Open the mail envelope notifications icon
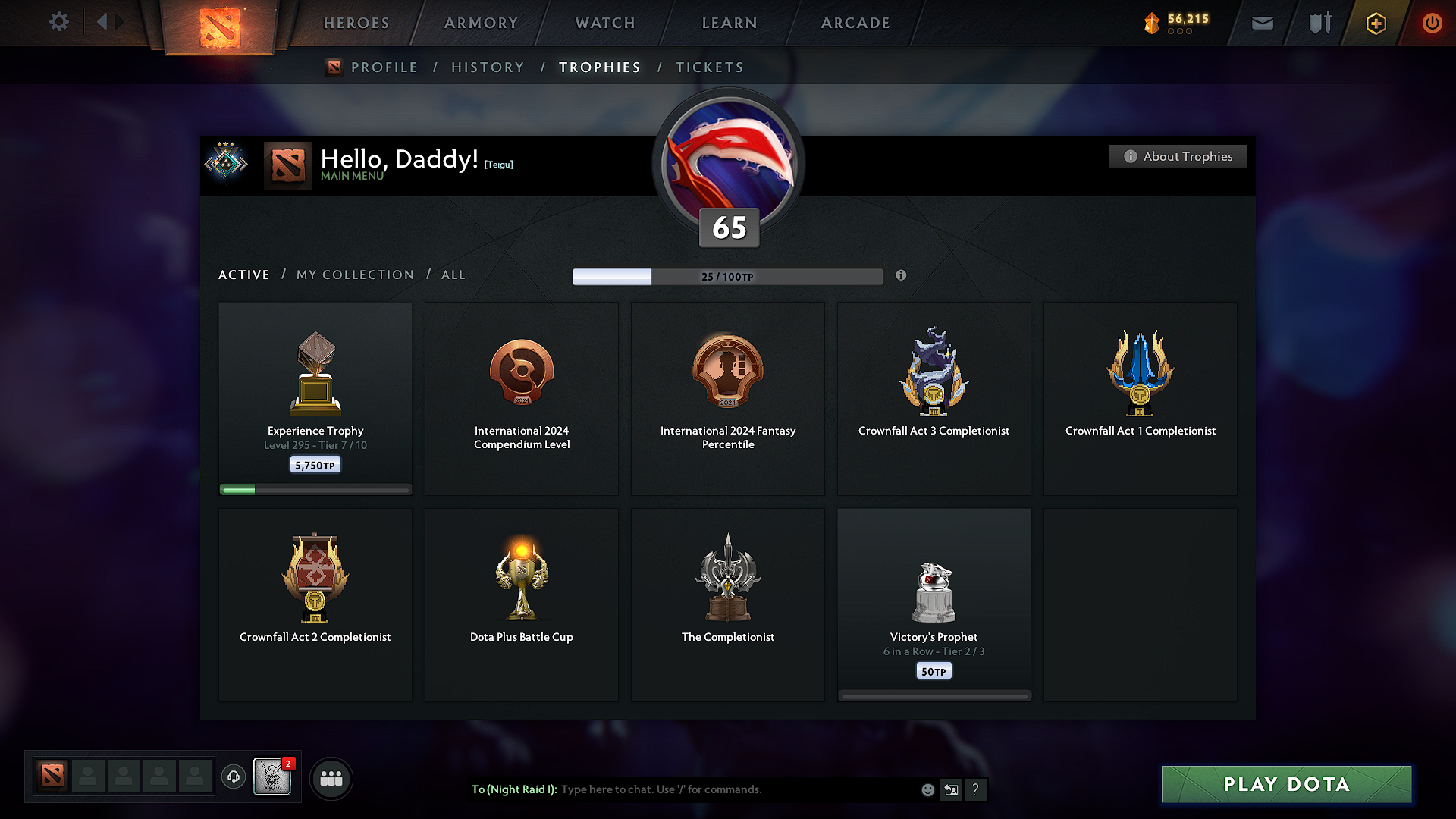 pyautogui.click(x=1262, y=23)
